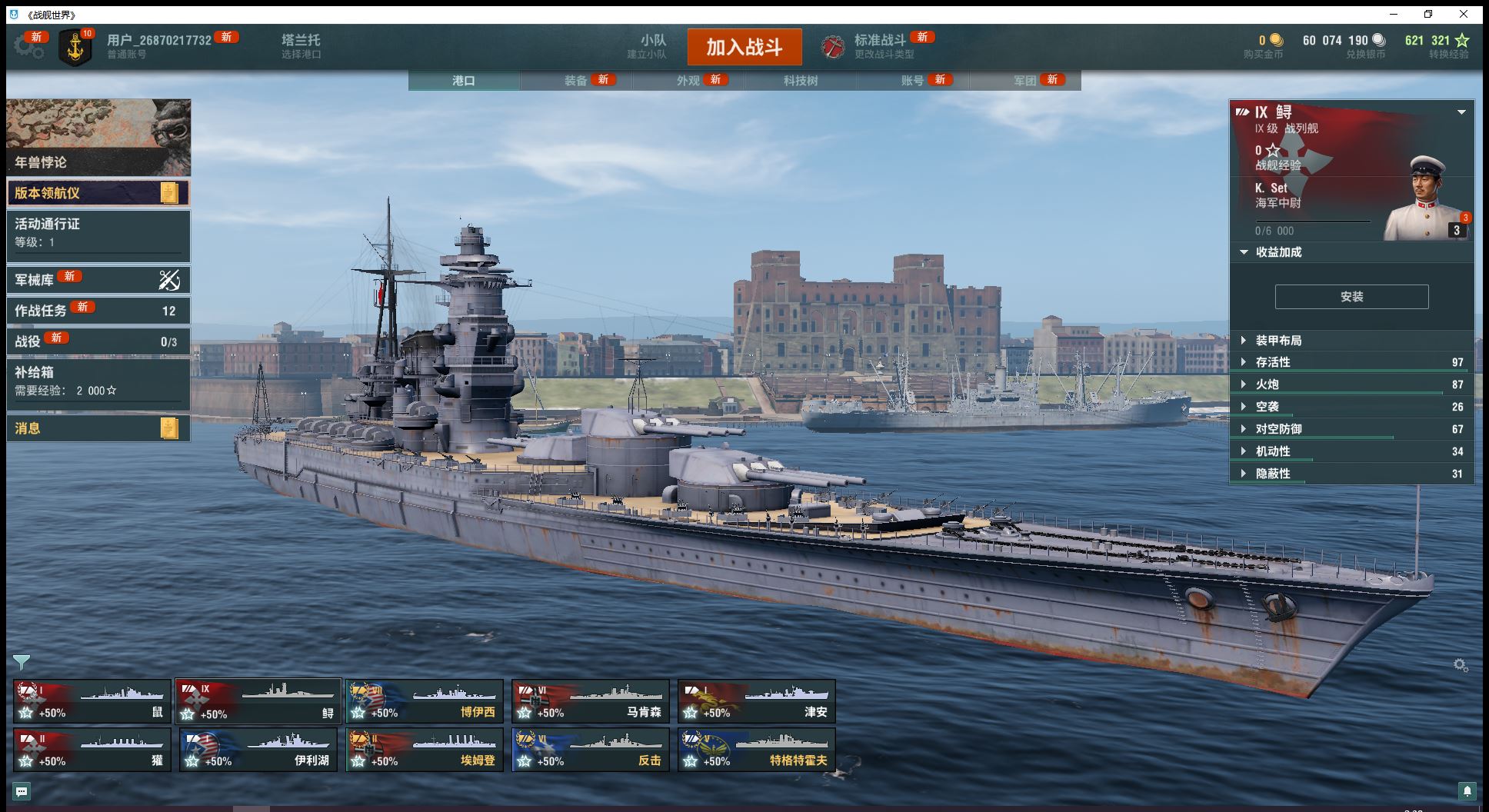
Task: Open the 军团 tab
Action: [x=1025, y=81]
